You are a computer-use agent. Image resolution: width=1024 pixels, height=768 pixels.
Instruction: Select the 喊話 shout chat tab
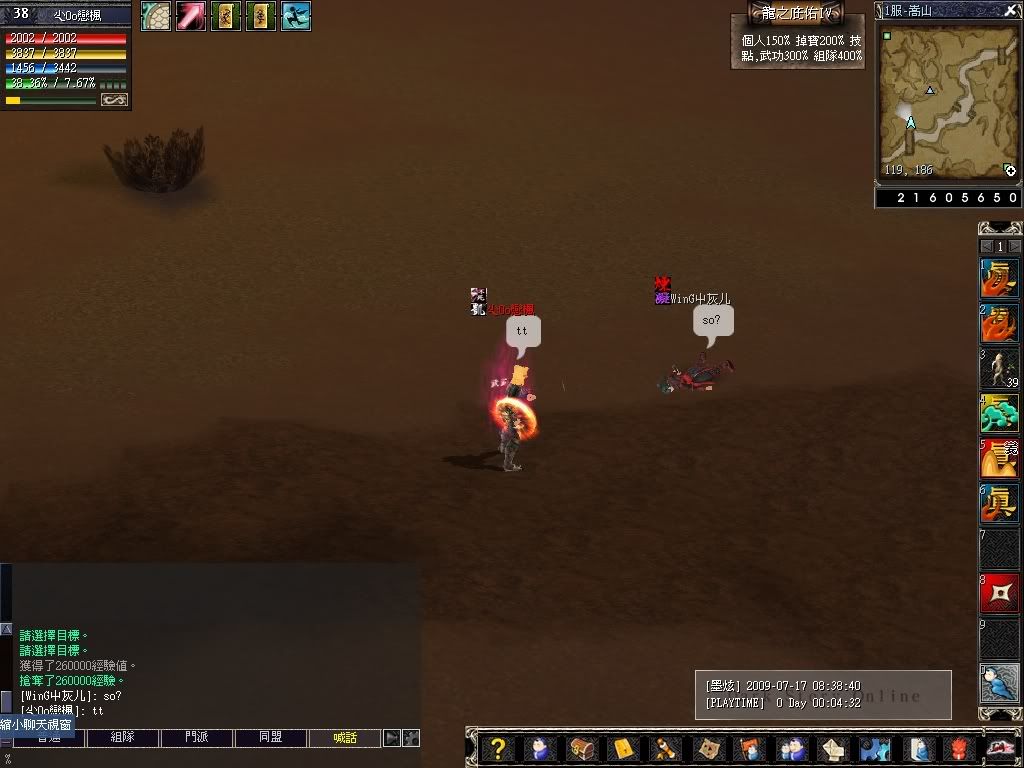tap(345, 738)
